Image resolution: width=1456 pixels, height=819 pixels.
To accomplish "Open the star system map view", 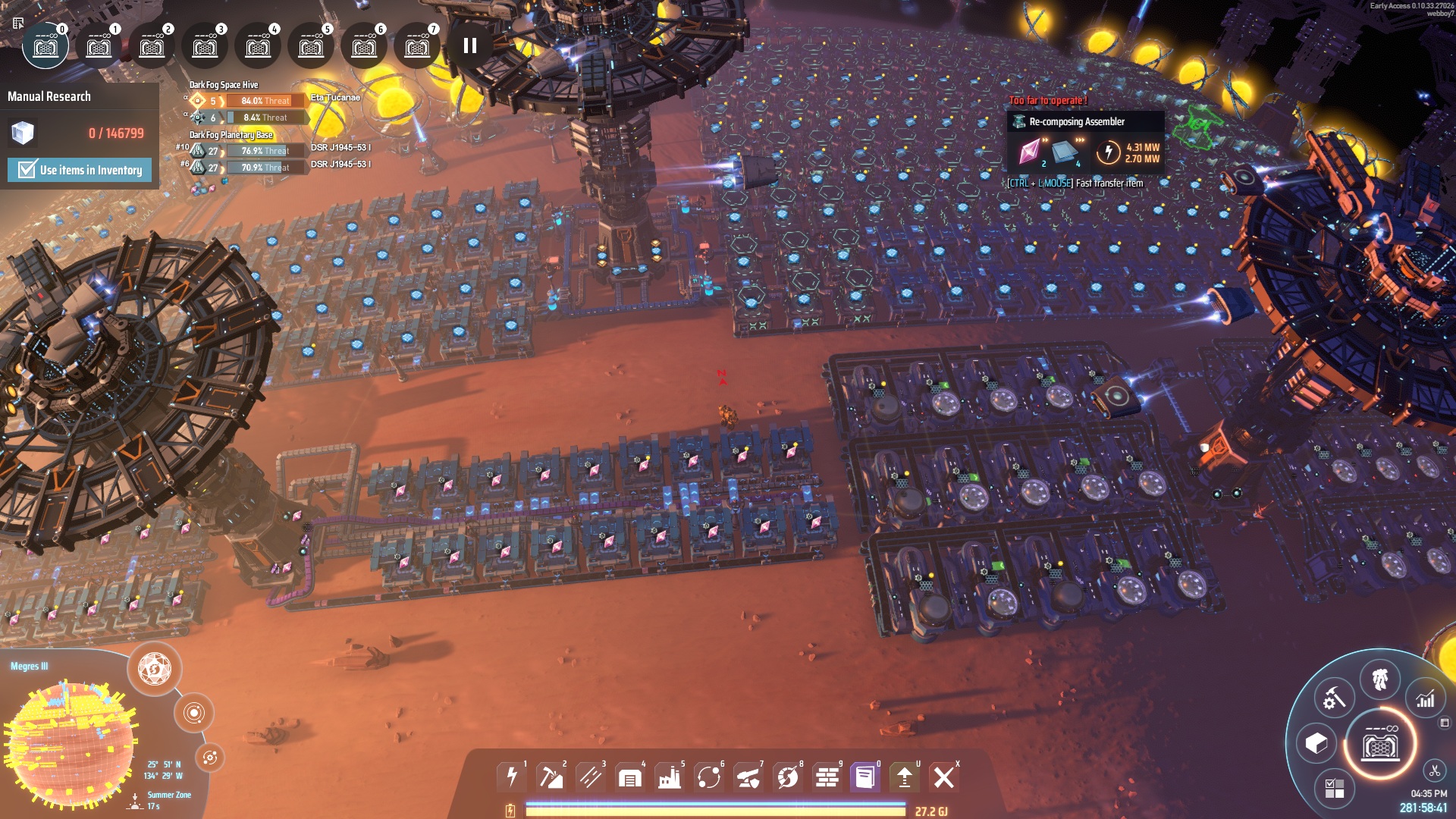I will [x=194, y=713].
